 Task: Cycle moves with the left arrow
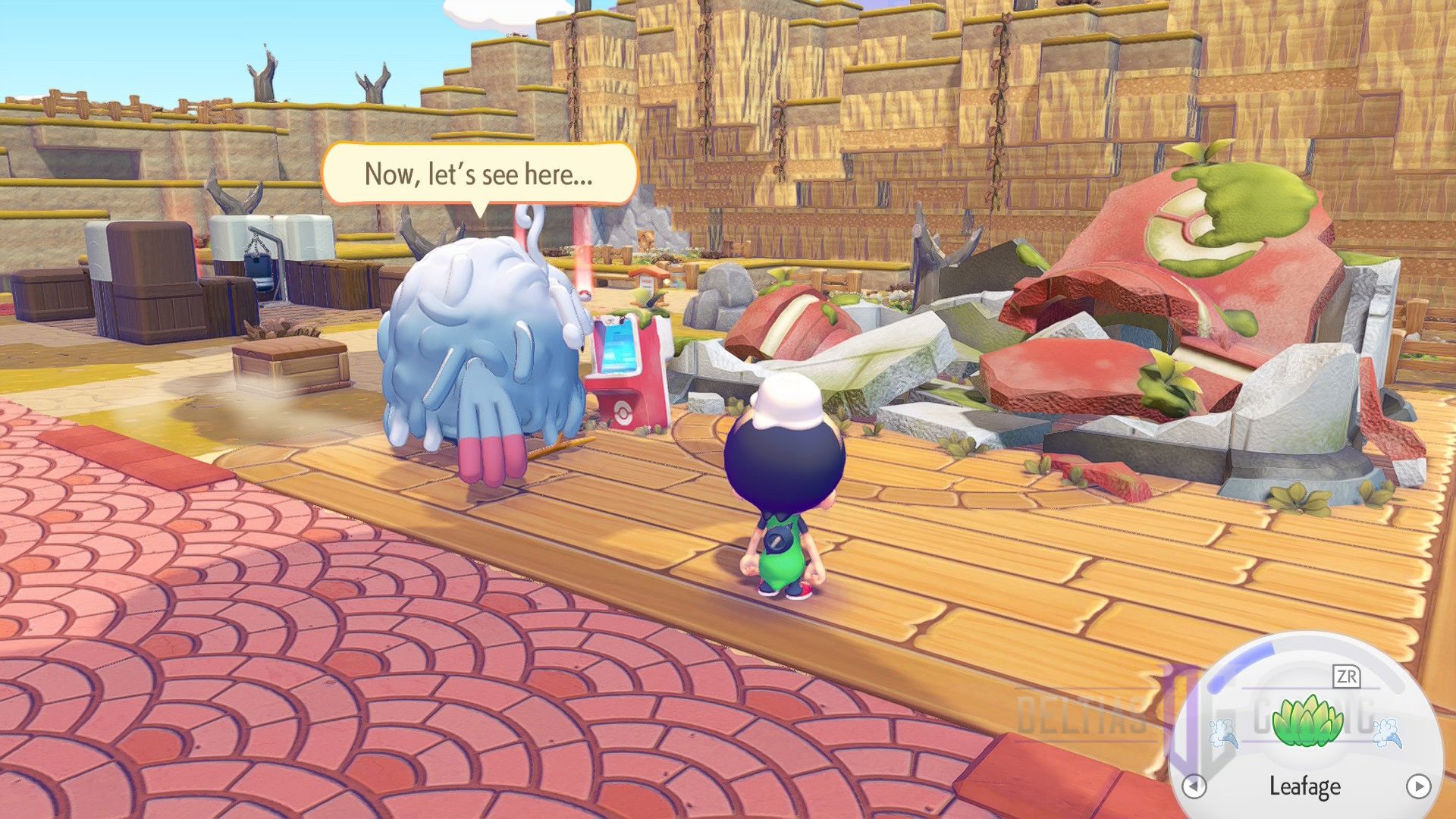(x=1194, y=784)
